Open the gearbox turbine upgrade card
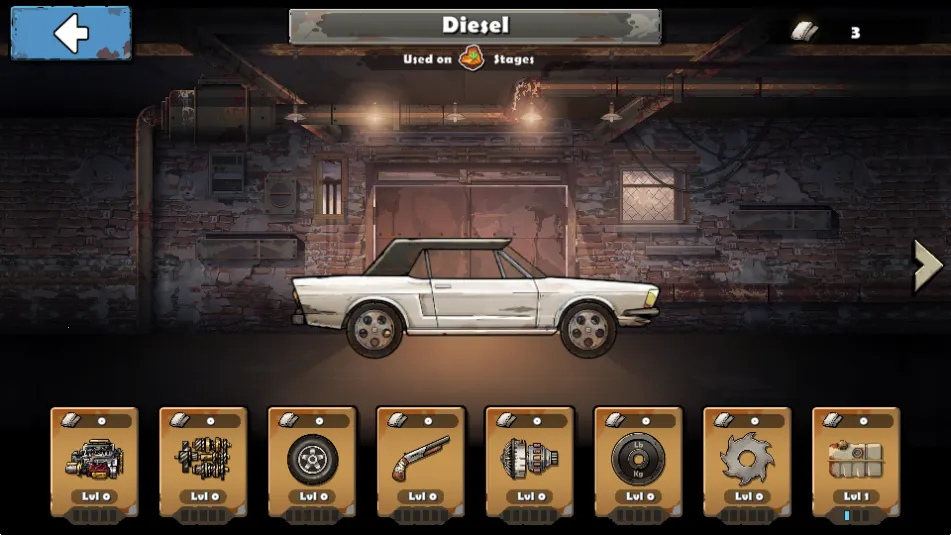Viewport: 951px width, 535px height. (x=530, y=461)
